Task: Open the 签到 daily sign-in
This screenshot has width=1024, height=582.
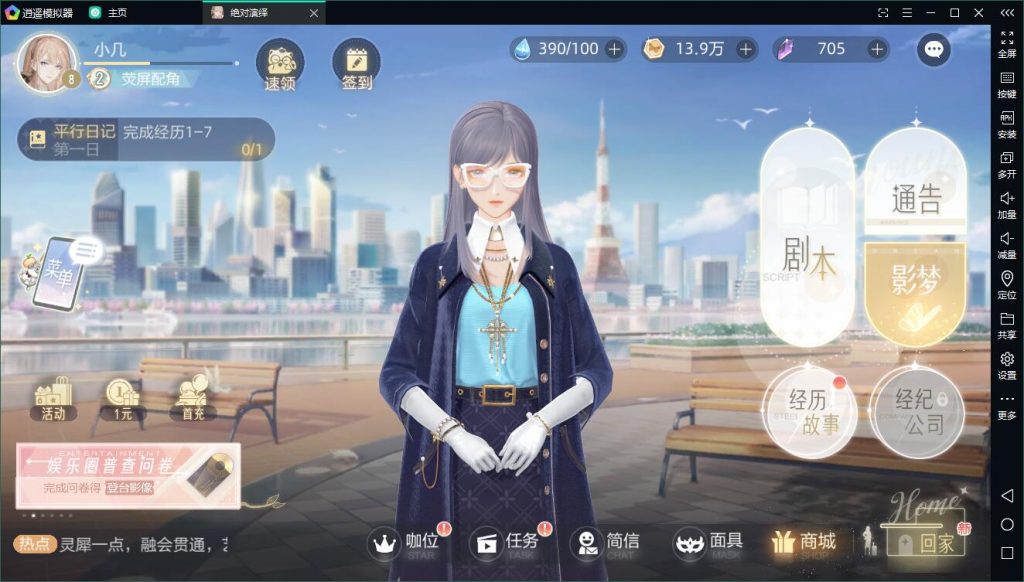Action: click(356, 65)
